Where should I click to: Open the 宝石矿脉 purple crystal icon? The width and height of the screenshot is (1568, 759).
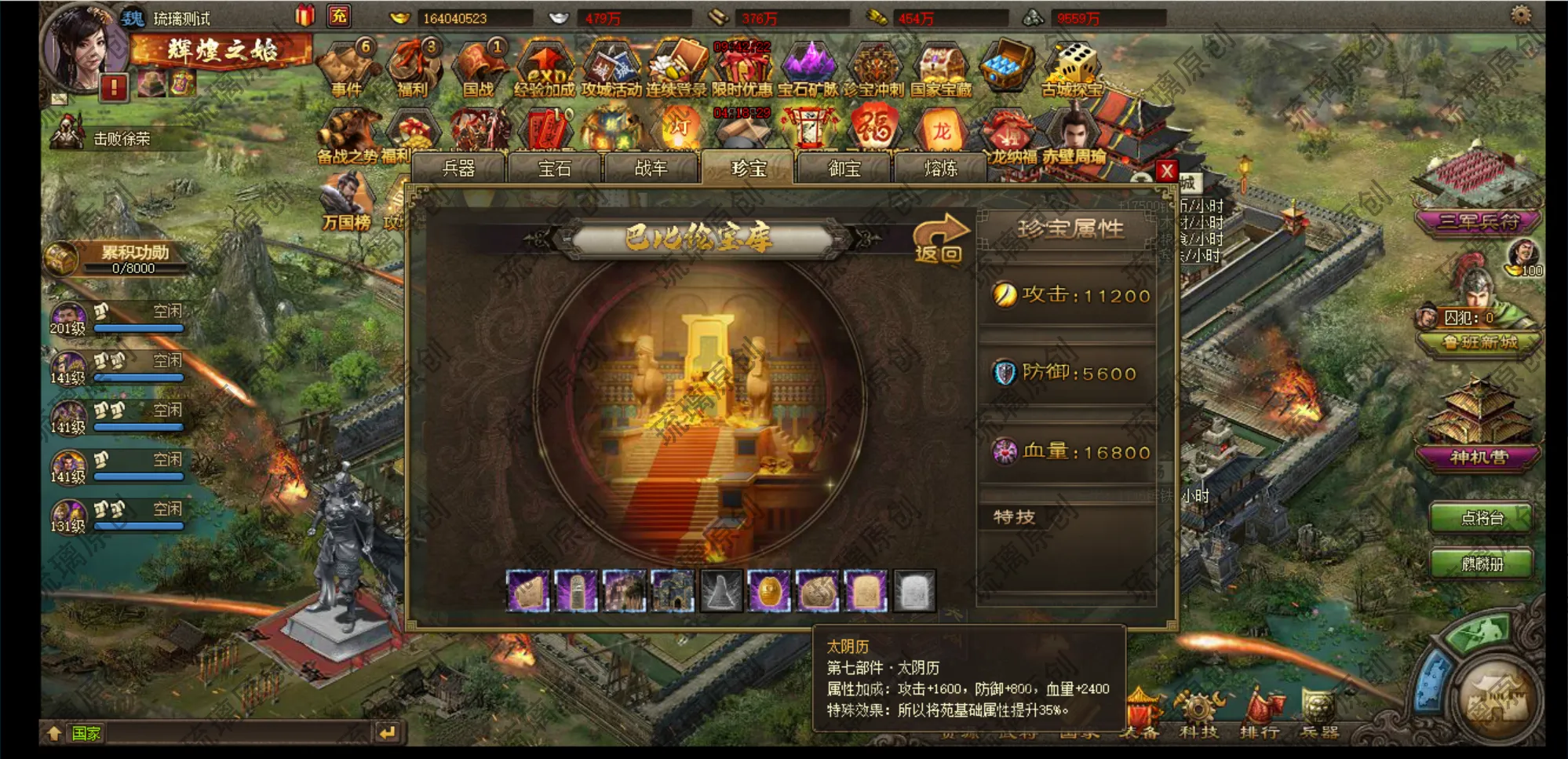tap(808, 69)
